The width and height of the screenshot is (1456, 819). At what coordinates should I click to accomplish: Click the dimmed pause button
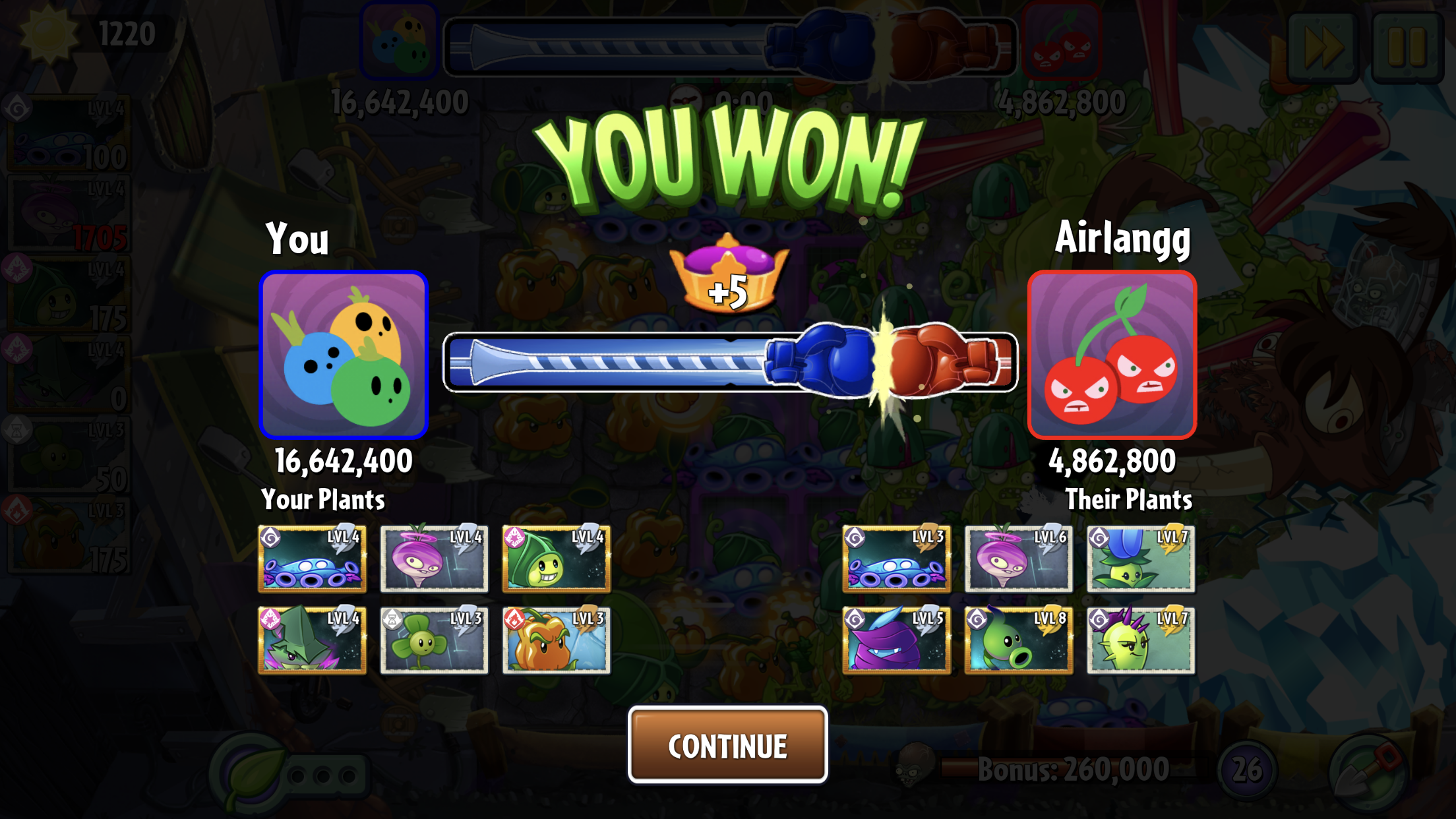click(1407, 46)
